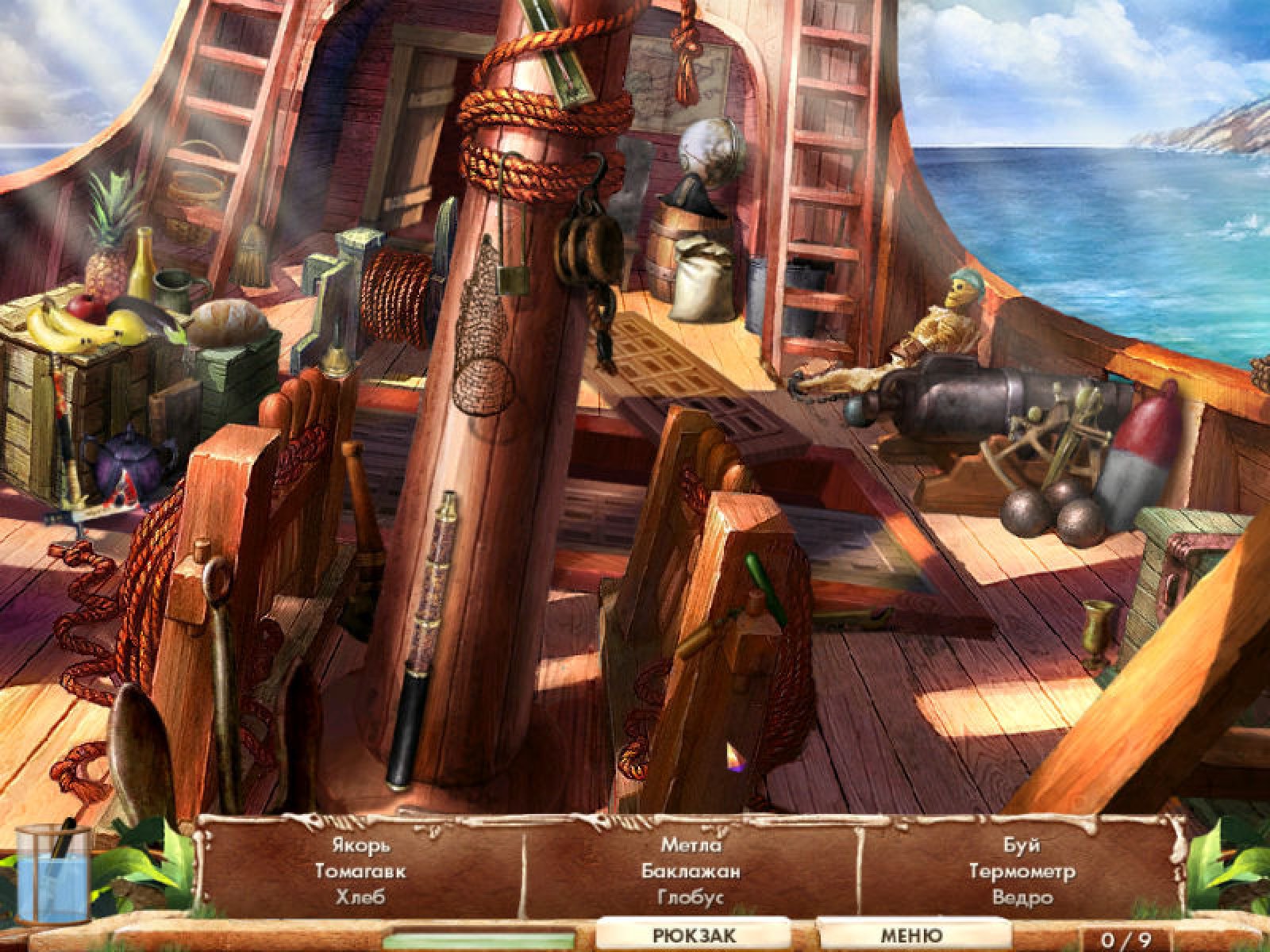Viewport: 1270px width, 952px height.
Task: Select the word Буй in the list
Action: click(x=1022, y=846)
